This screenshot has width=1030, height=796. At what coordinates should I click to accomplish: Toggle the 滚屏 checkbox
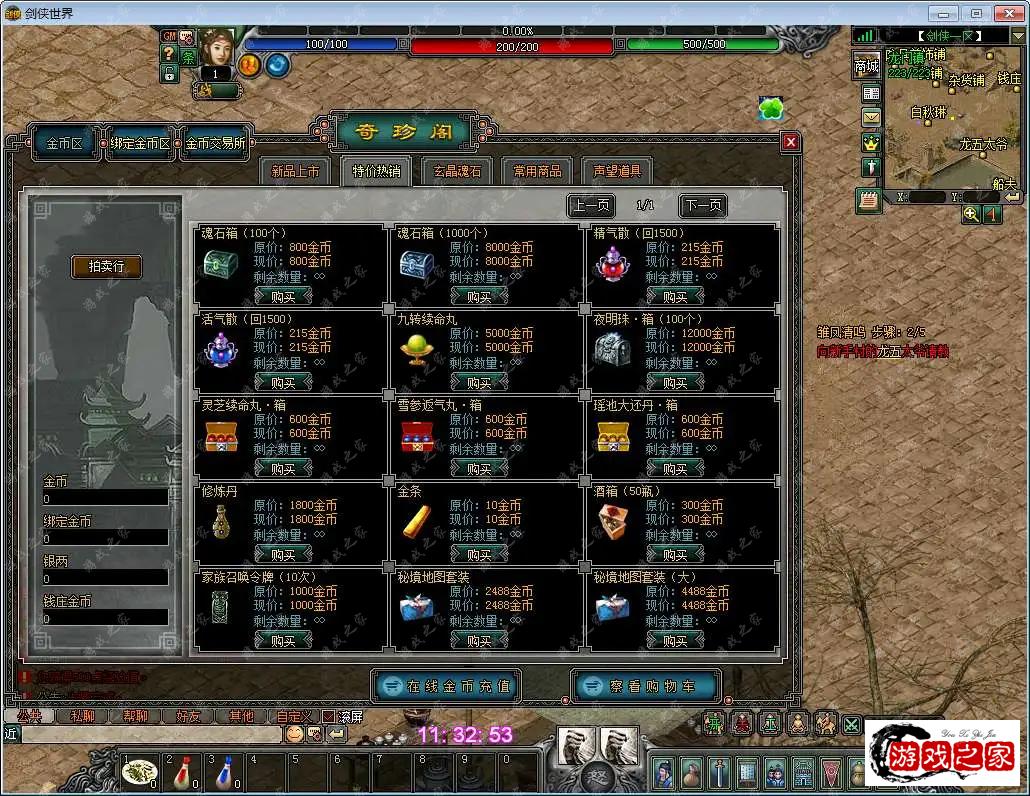(328, 716)
